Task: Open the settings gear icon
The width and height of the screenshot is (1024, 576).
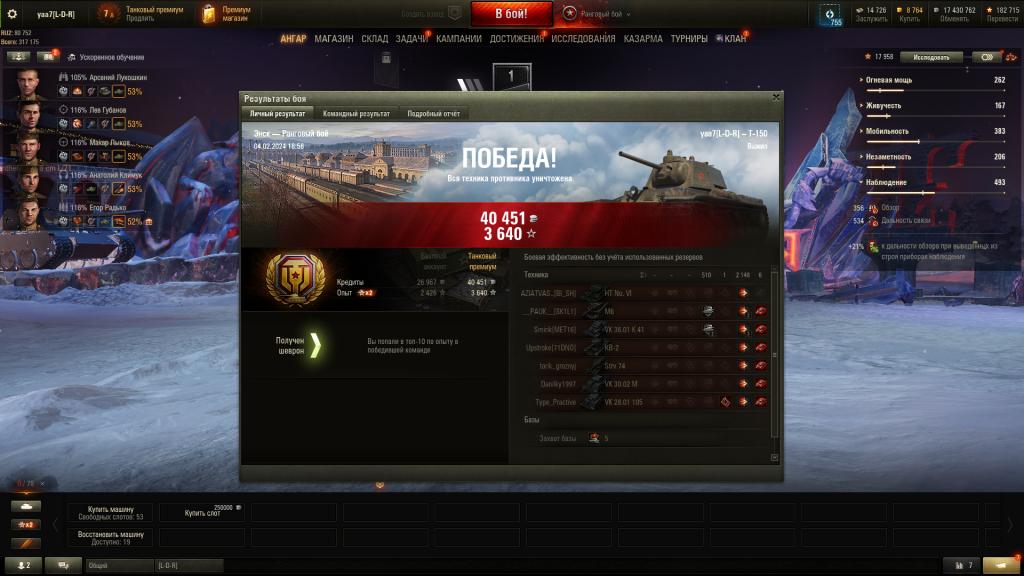Action: tap(12, 14)
